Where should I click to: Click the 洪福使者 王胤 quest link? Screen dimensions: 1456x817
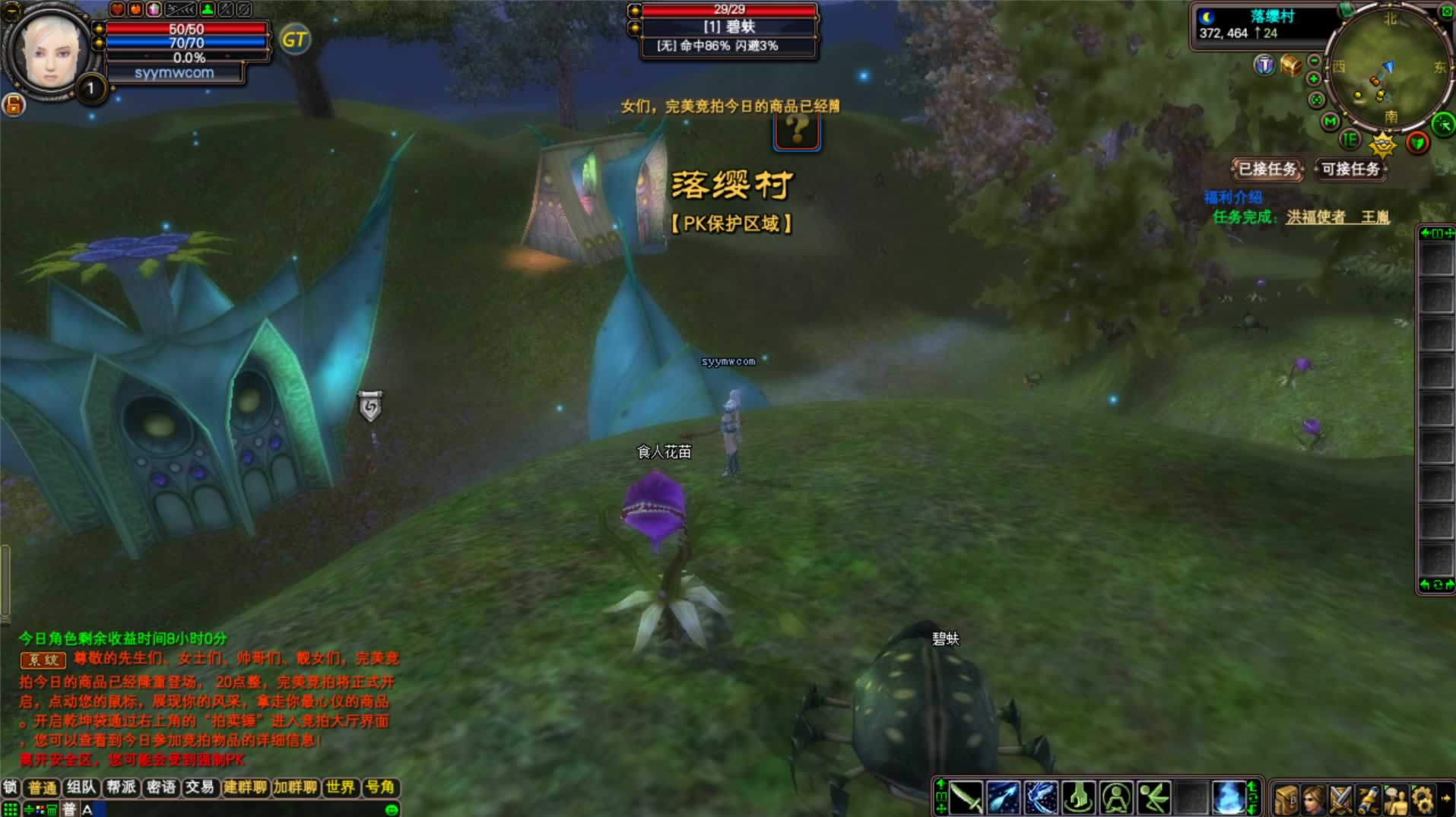[x=1337, y=217]
